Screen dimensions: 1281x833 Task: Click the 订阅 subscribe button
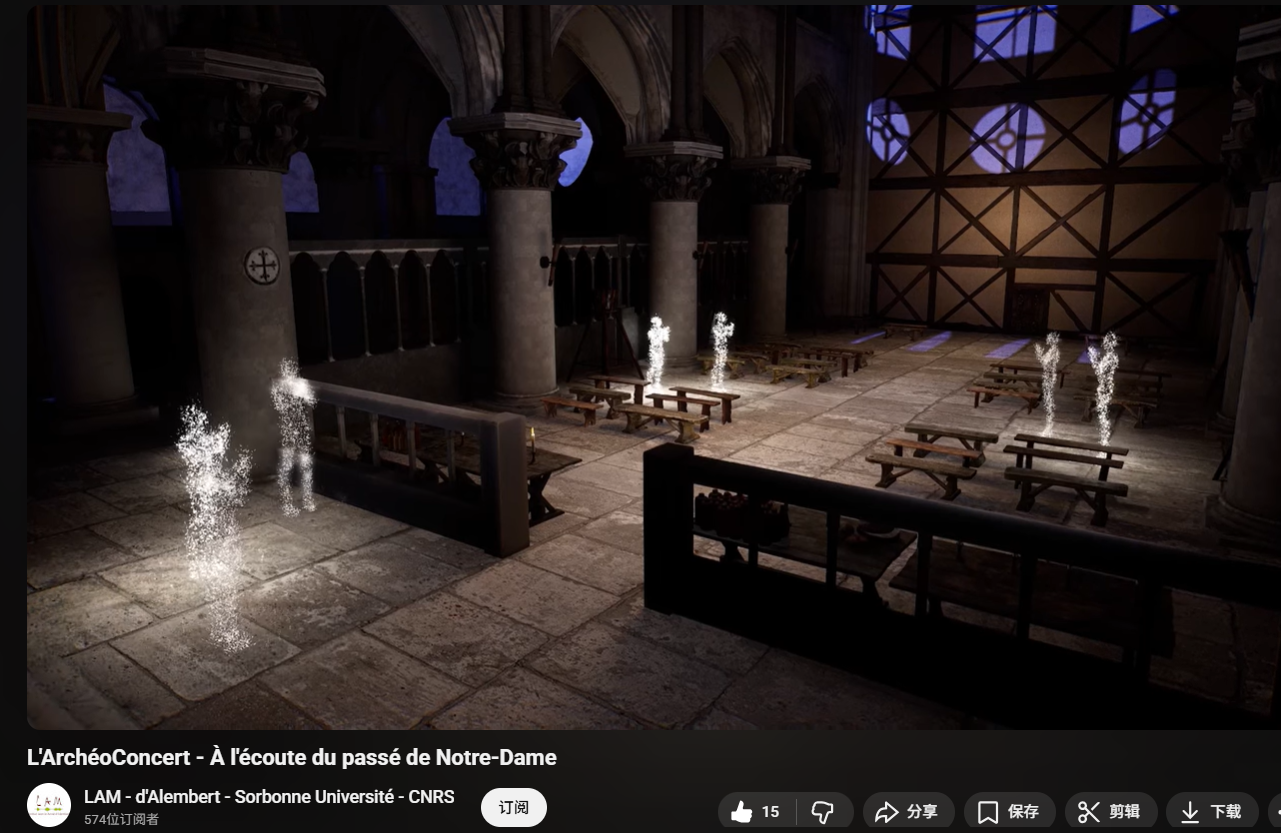pyautogui.click(x=513, y=808)
